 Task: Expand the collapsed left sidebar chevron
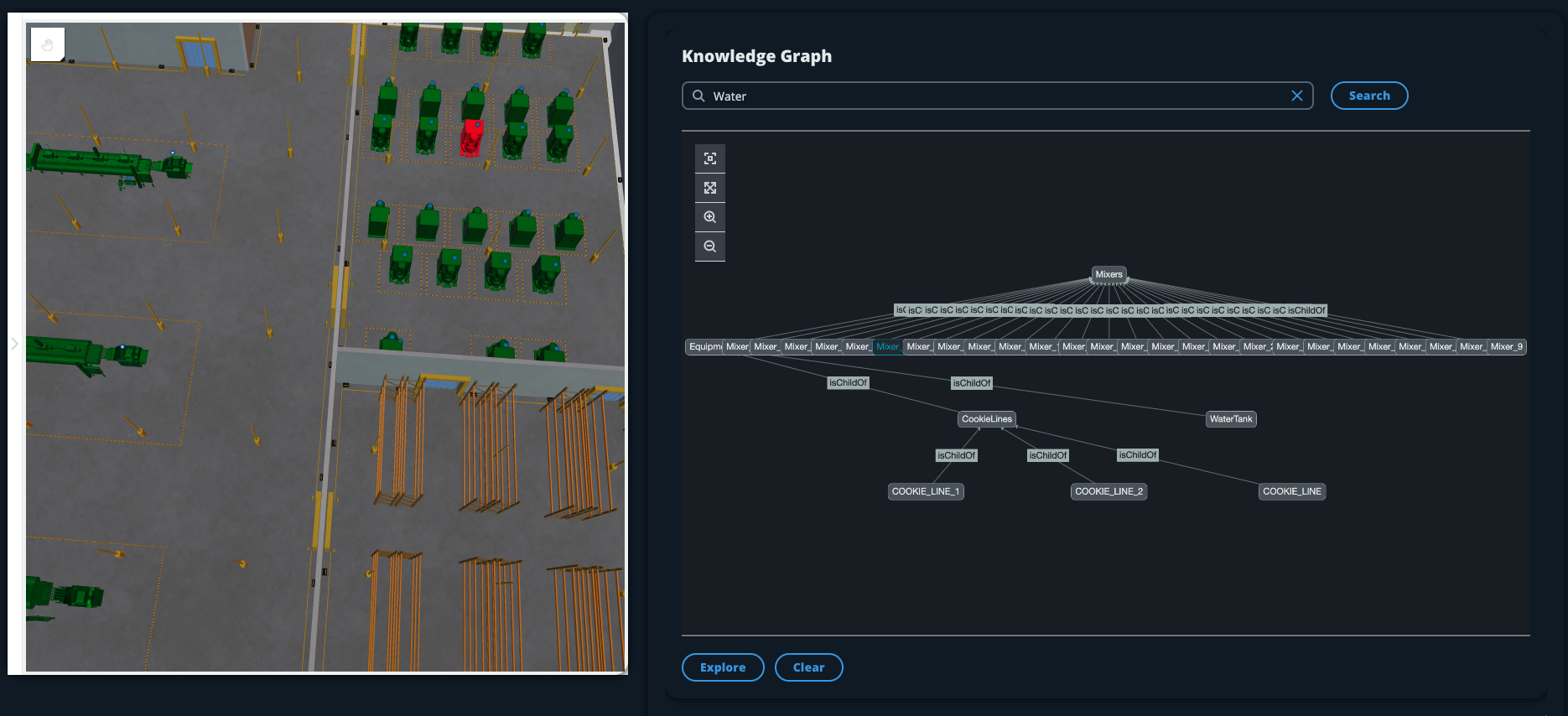pos(14,343)
